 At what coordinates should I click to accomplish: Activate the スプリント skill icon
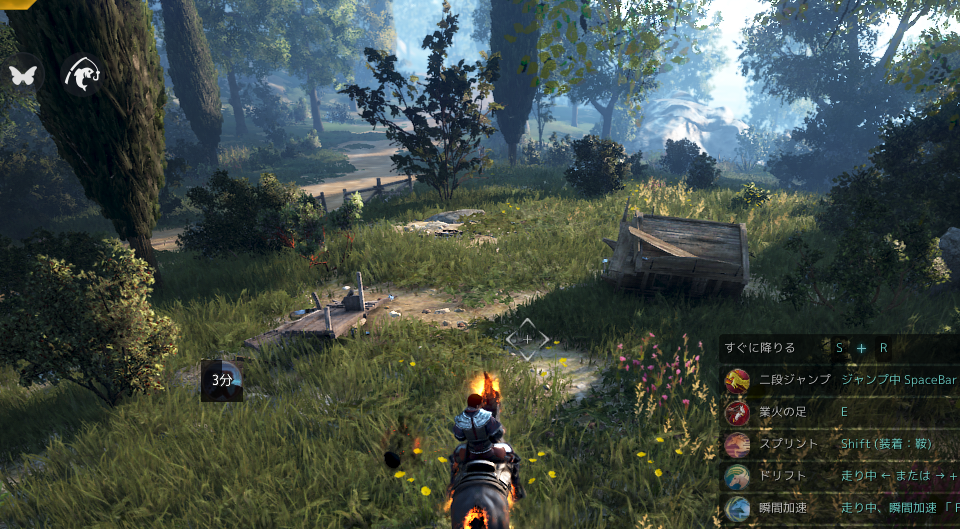pos(737,444)
